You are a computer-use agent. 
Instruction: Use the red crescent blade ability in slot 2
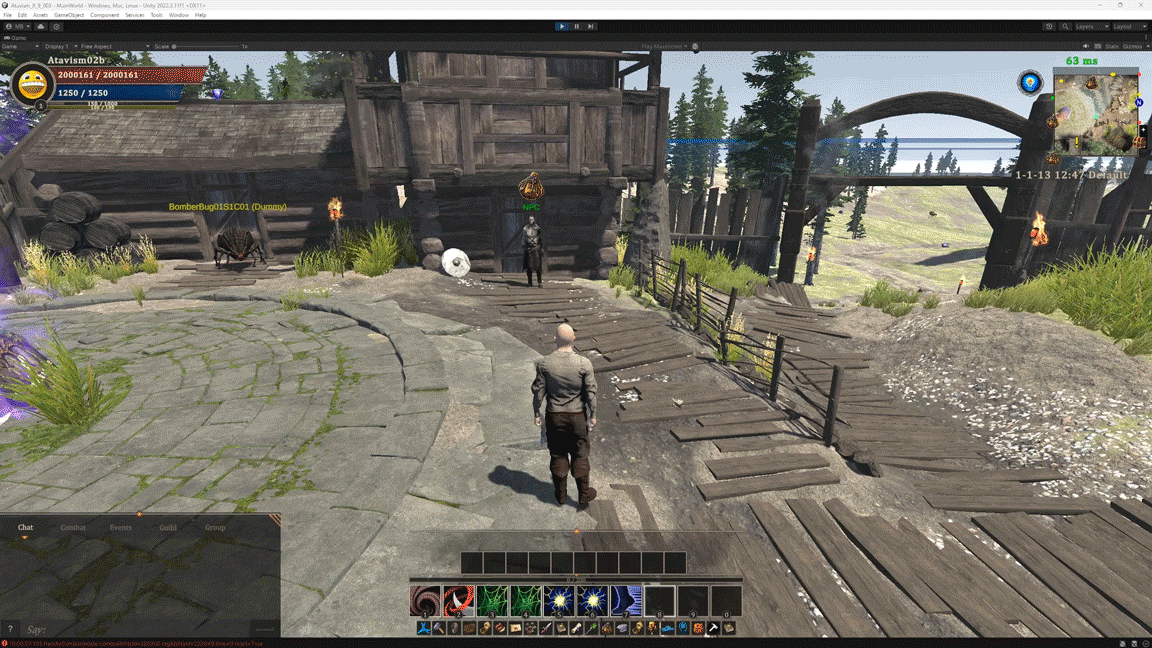(x=459, y=600)
